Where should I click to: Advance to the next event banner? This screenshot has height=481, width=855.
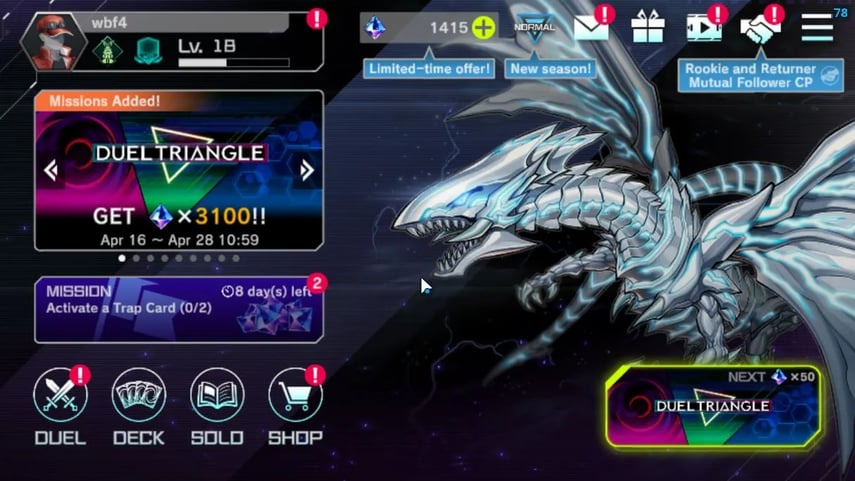(306, 171)
